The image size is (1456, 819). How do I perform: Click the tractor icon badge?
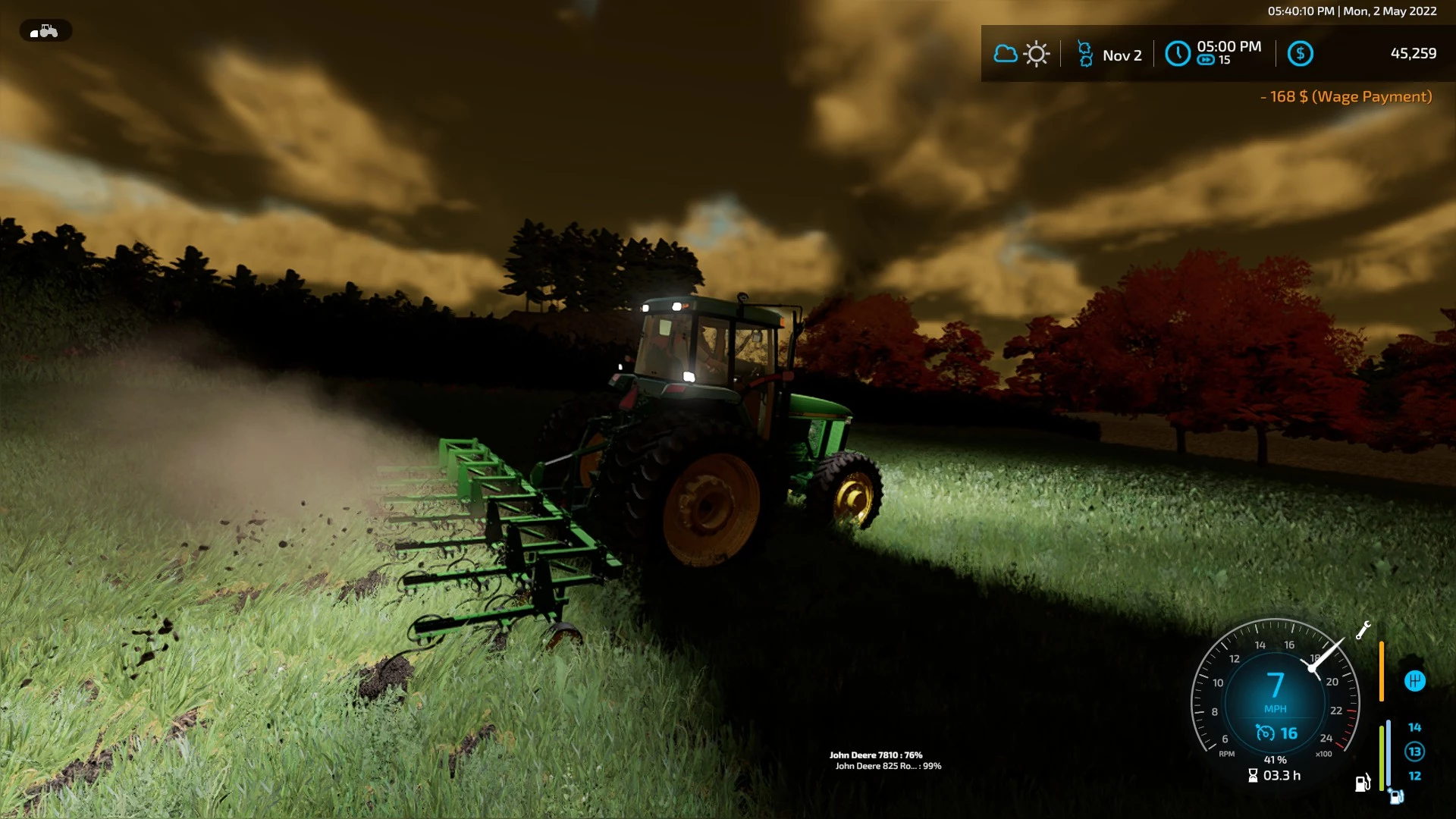tap(45, 31)
